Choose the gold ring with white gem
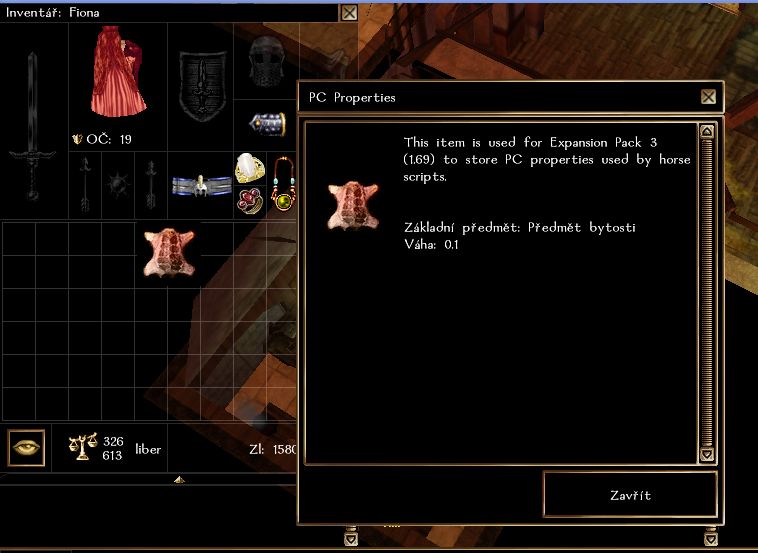 point(248,168)
